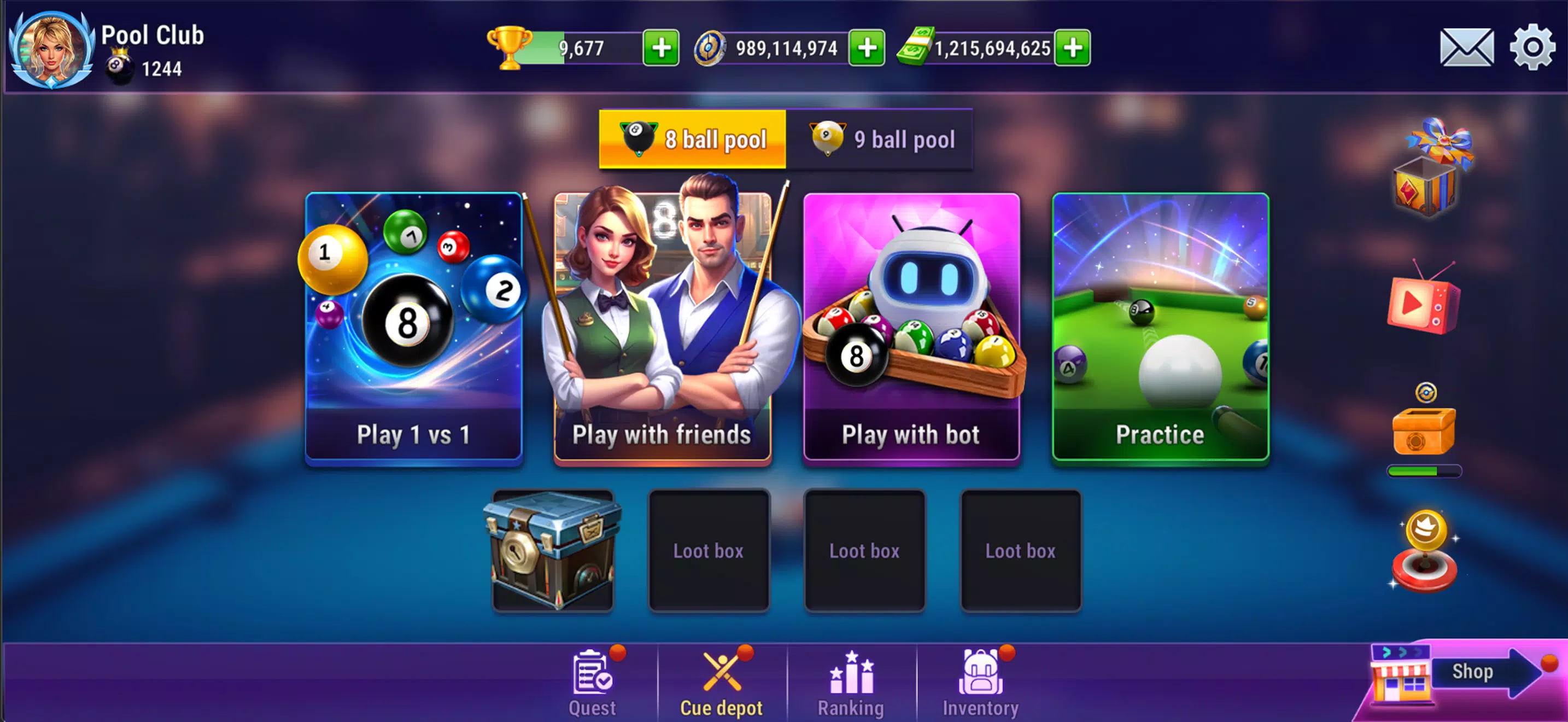Open the Quest menu
The image size is (1568, 722).
pyautogui.click(x=591, y=680)
